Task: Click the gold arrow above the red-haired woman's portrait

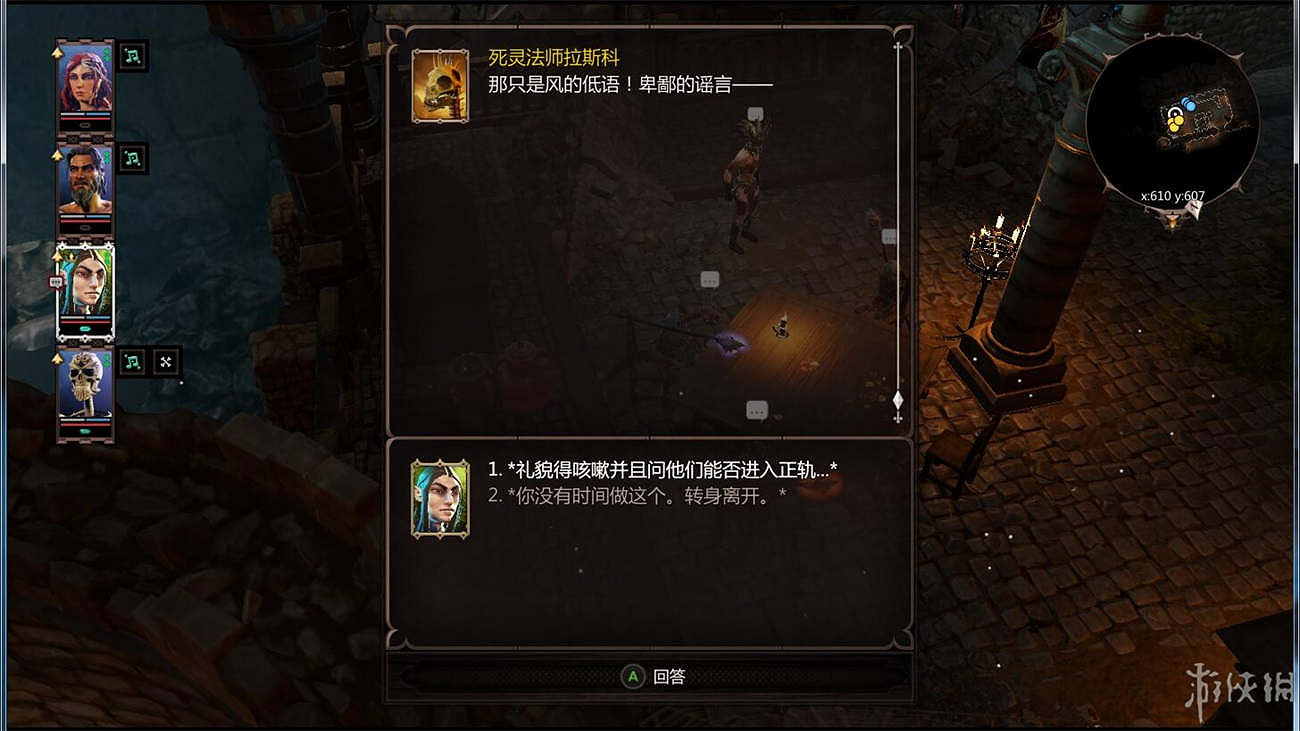Action: coord(56,51)
